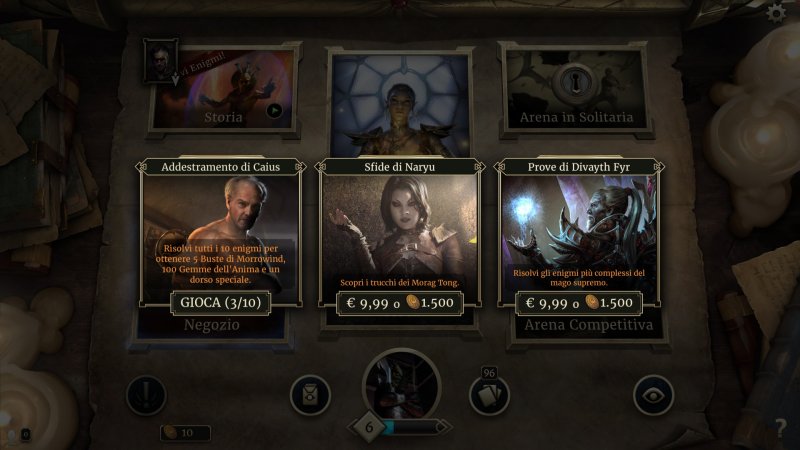
Task: Open the quests exclamation mark icon
Action: coord(146,395)
